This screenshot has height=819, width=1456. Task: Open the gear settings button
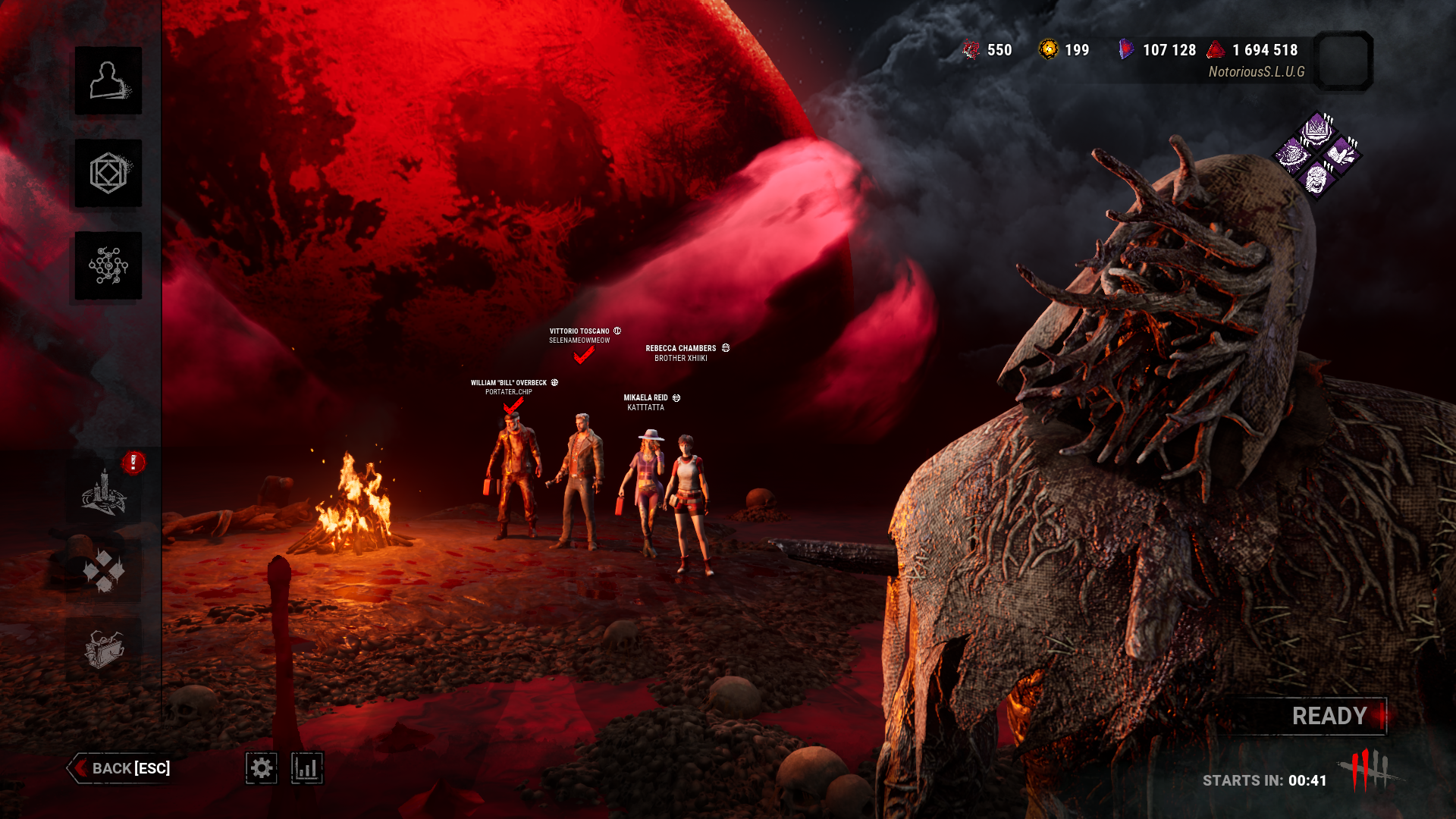[262, 768]
